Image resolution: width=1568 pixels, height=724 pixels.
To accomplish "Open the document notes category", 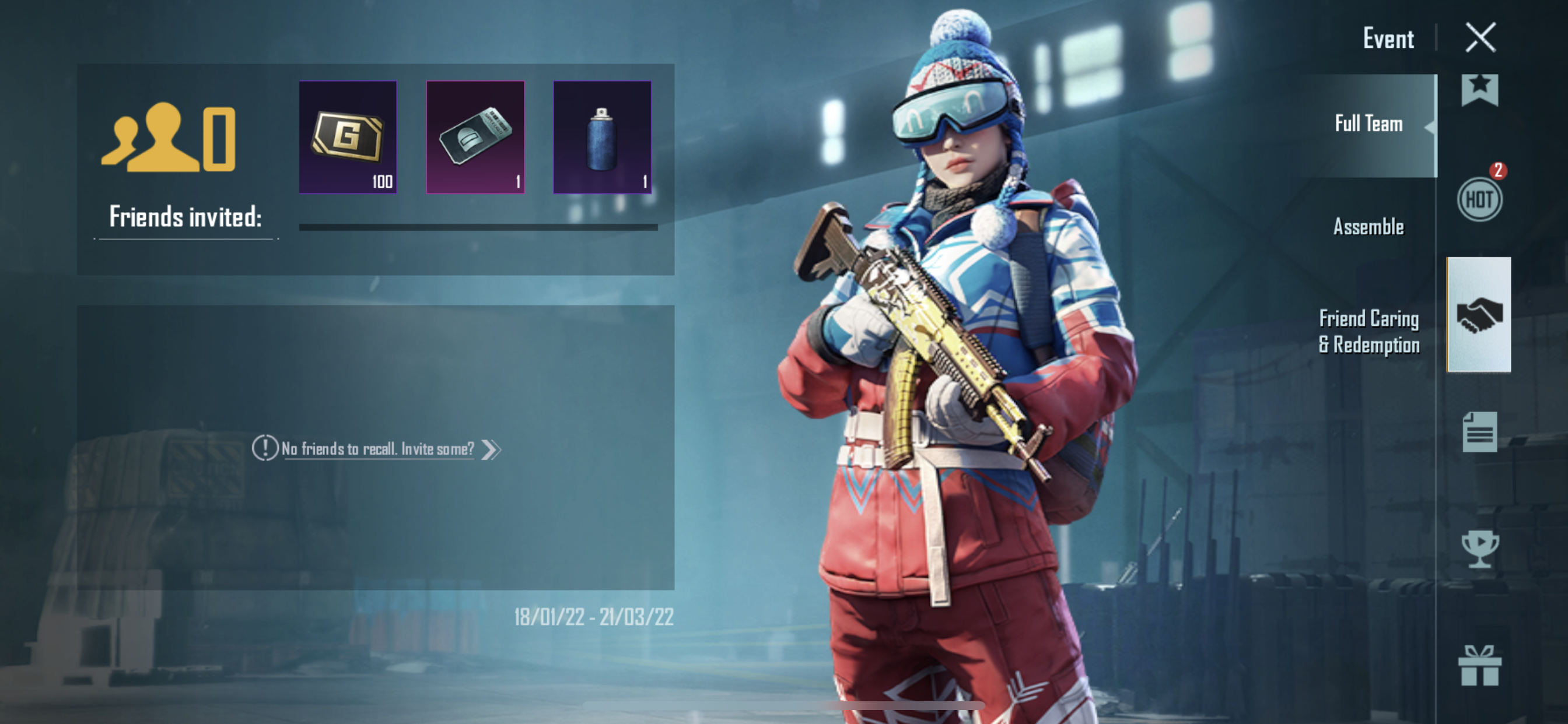I will point(1479,432).
